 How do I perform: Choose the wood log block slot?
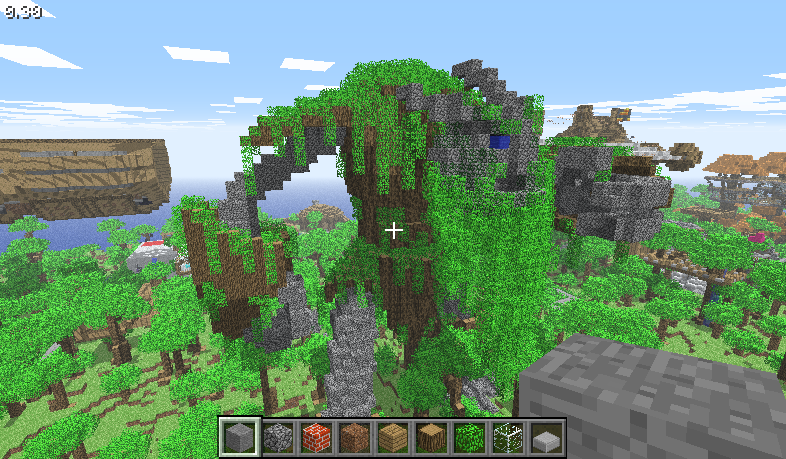430,437
